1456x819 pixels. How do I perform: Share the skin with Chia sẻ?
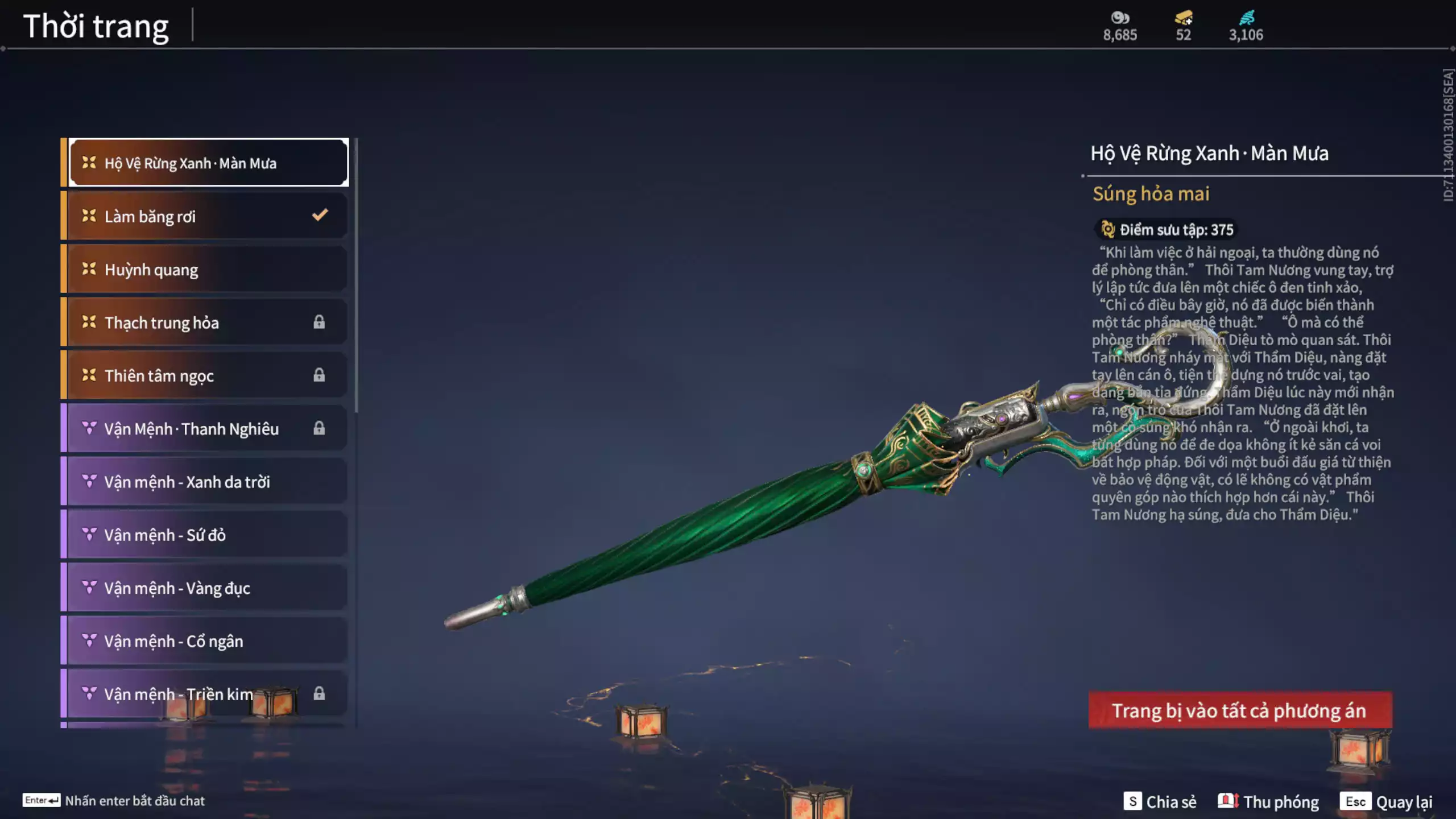click(x=1160, y=801)
